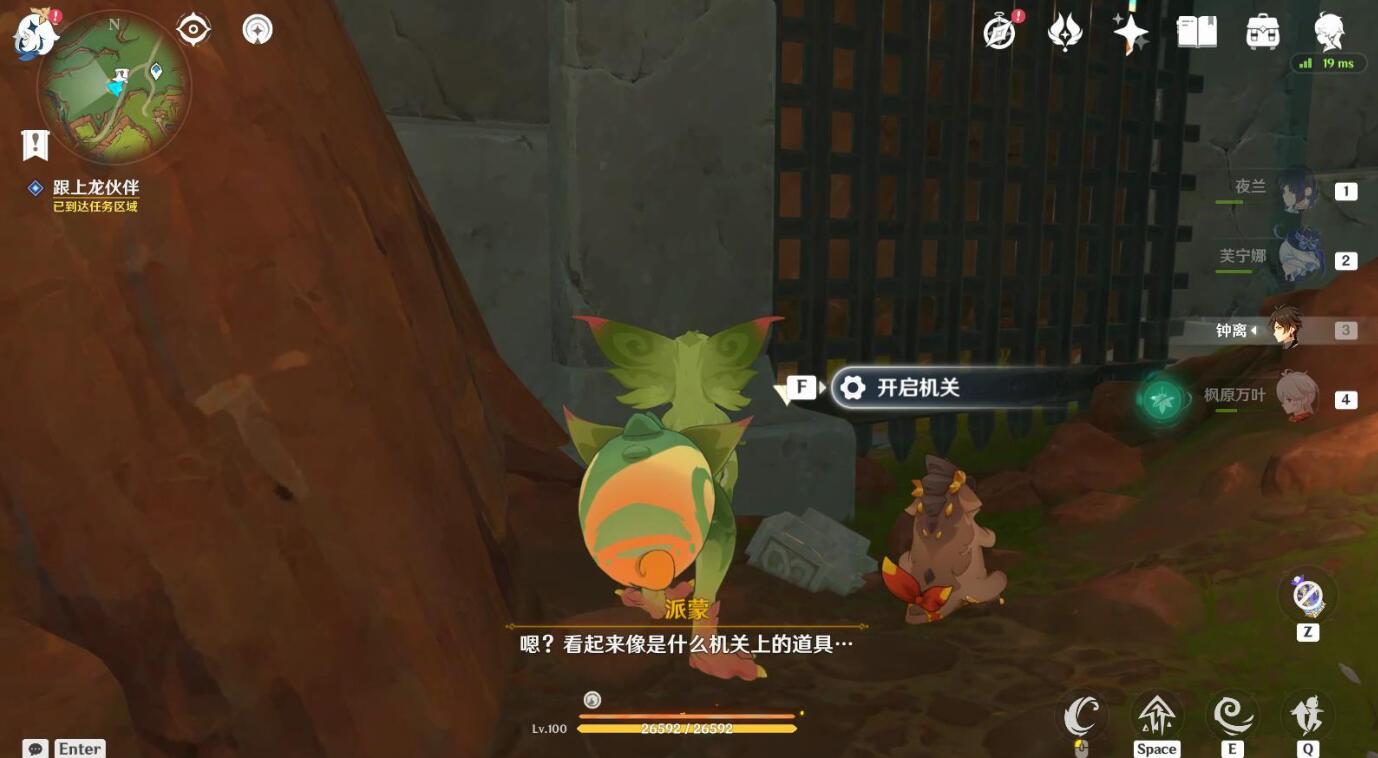Viewport: 1378px width, 758px height.
Task: Click the circular waypoint compass icon at top
Action: click(256, 29)
